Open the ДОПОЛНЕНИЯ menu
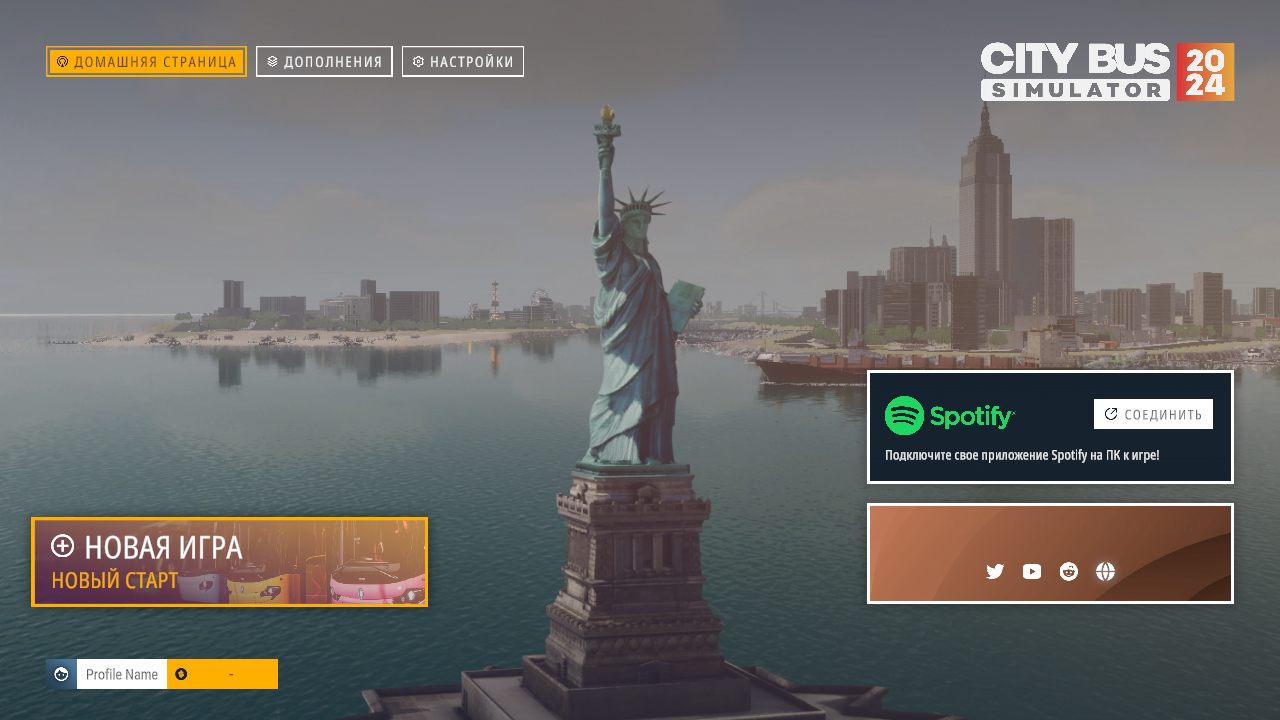 pyautogui.click(x=323, y=61)
